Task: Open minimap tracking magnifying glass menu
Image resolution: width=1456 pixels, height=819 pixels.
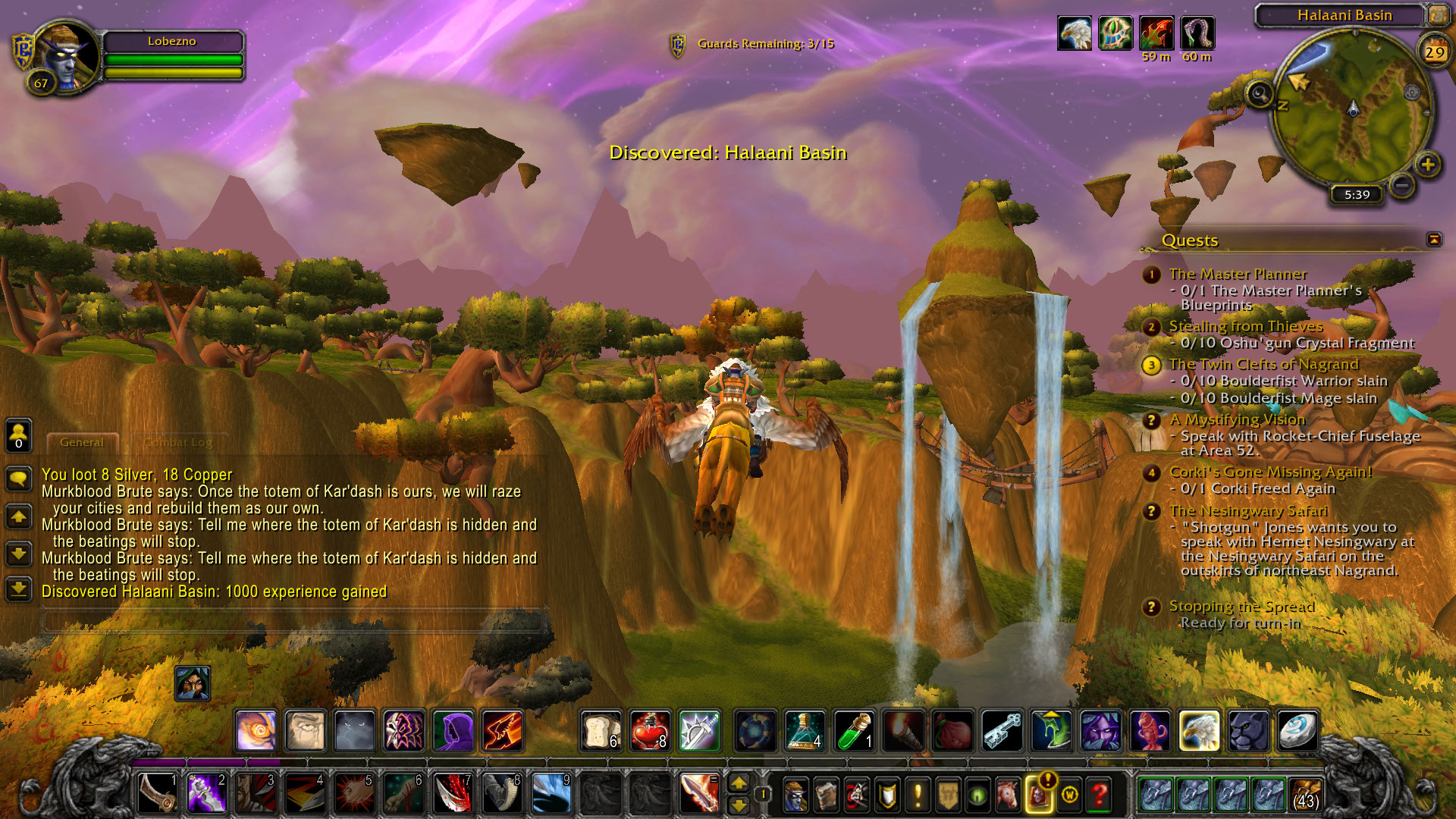Action: pyautogui.click(x=1260, y=94)
